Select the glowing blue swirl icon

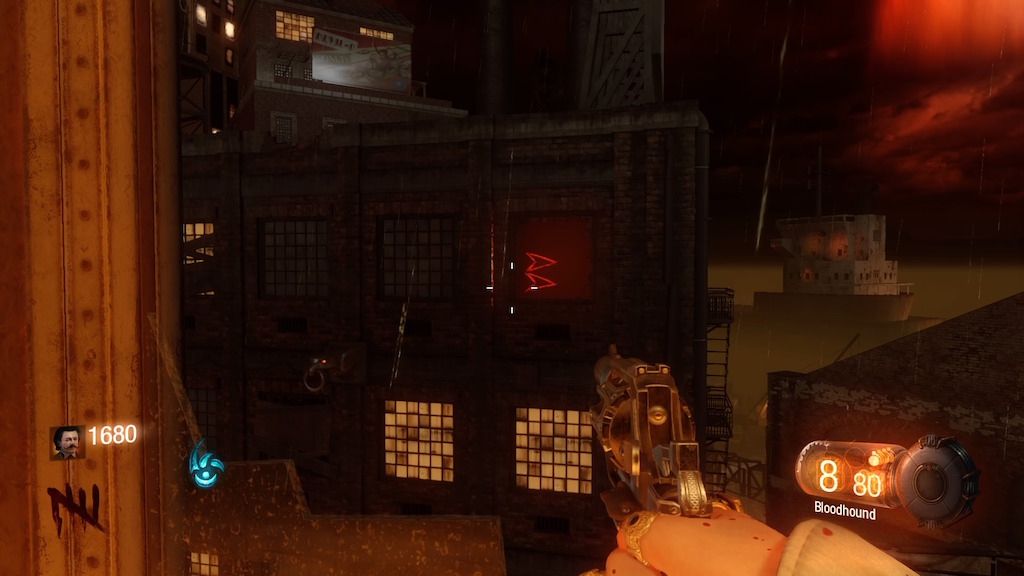(x=205, y=463)
